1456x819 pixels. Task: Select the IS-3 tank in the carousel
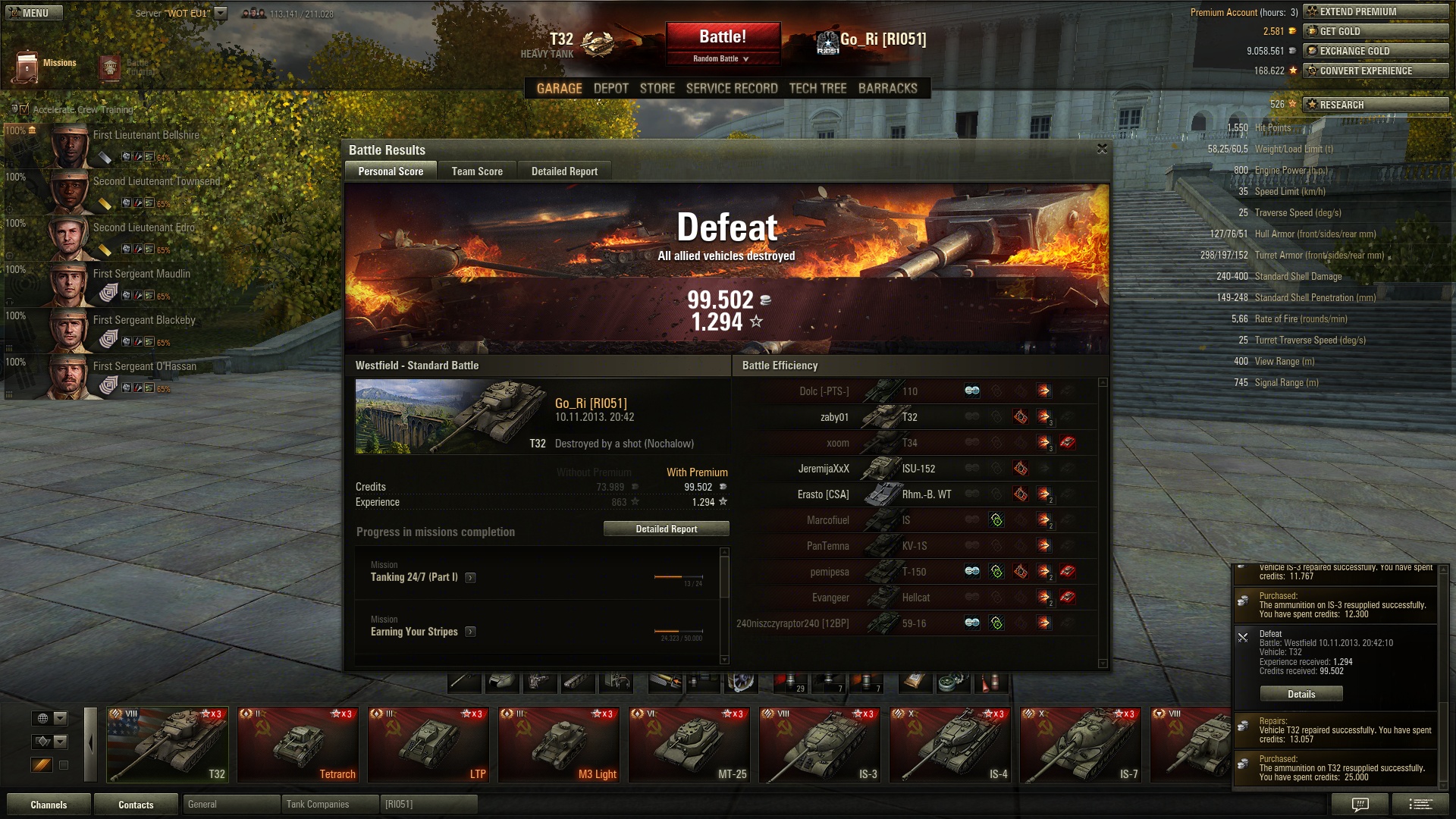tap(820, 745)
